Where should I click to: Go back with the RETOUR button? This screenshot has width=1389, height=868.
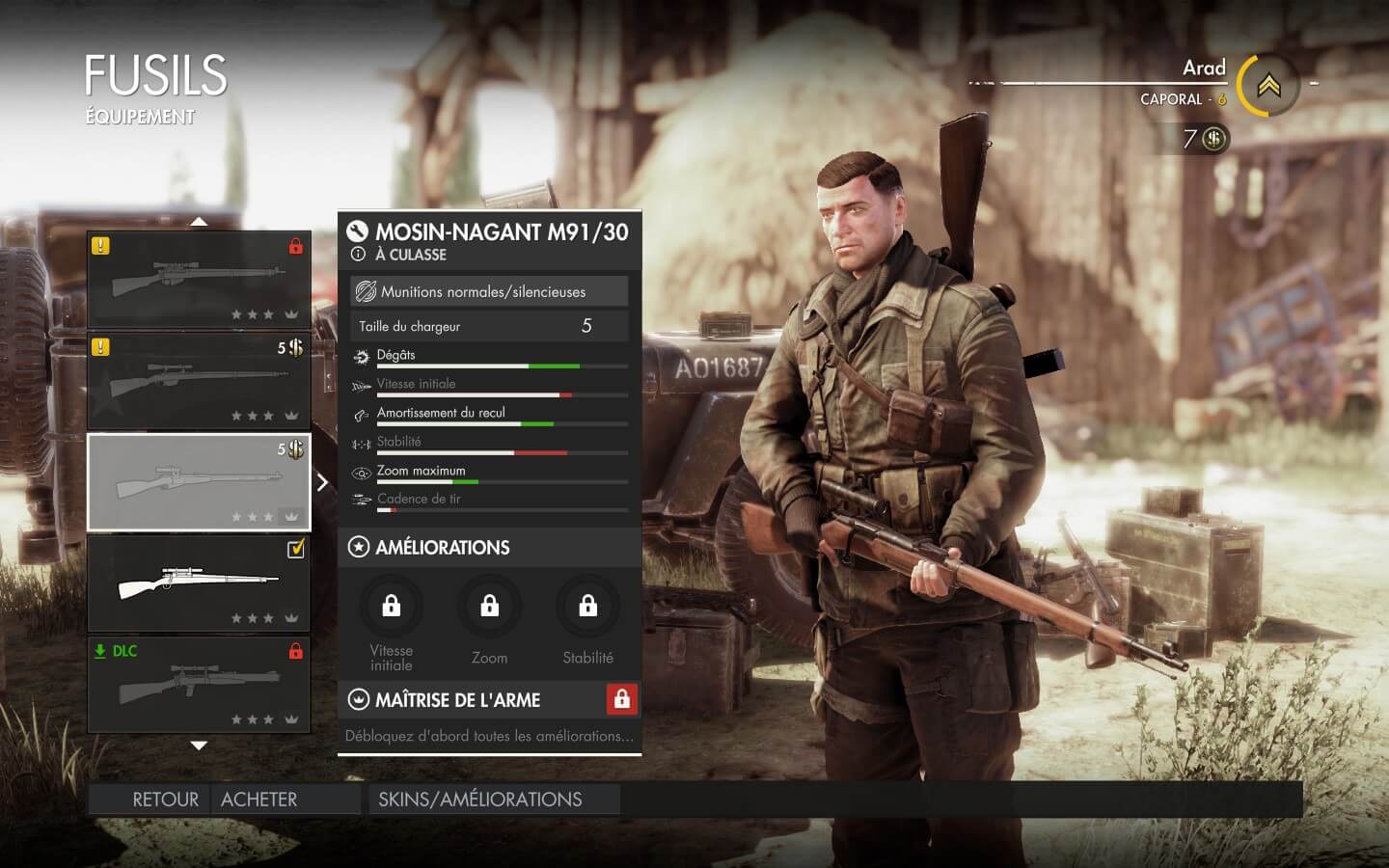click(x=165, y=800)
